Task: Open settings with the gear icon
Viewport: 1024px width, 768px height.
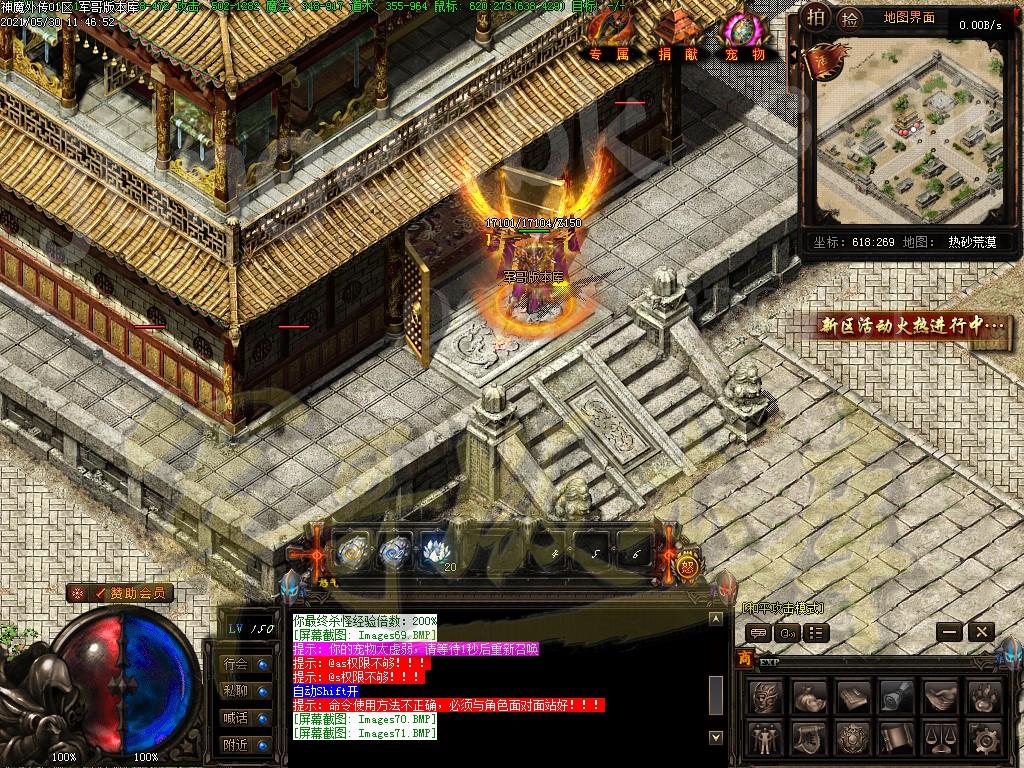Action: click(x=984, y=738)
